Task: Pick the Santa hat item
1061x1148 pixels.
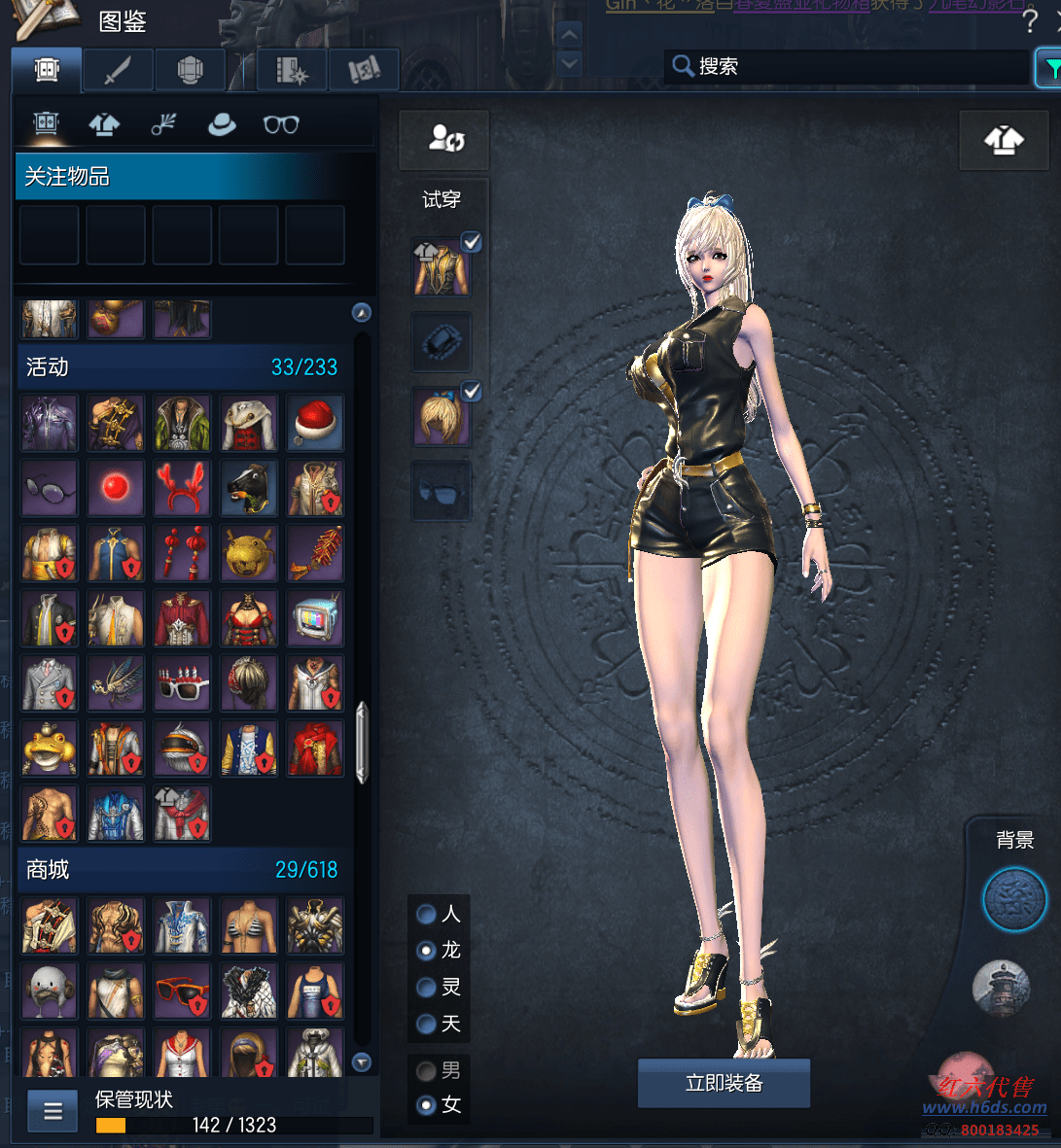Action: (315, 423)
